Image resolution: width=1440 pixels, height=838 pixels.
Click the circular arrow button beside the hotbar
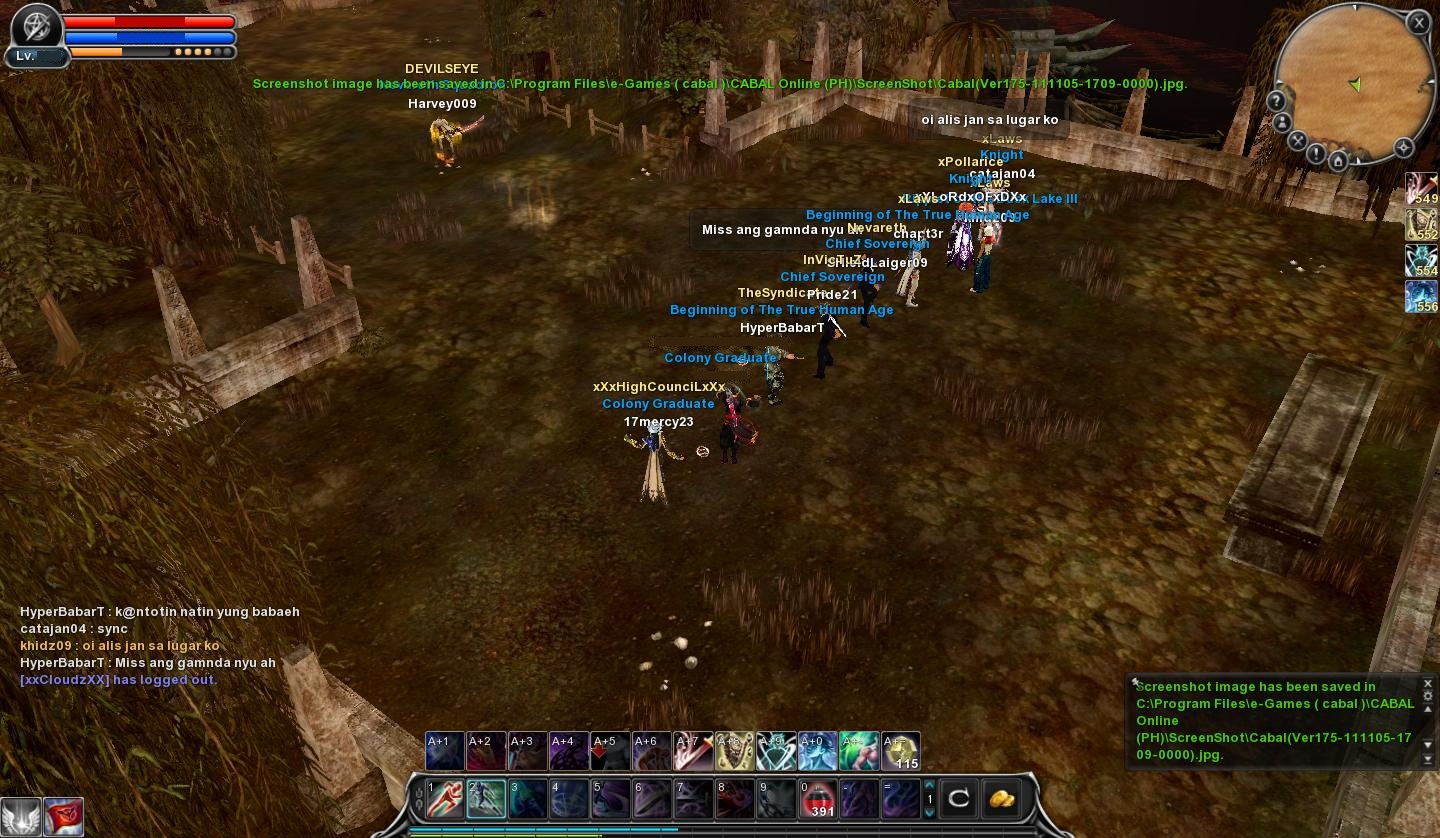pos(958,798)
